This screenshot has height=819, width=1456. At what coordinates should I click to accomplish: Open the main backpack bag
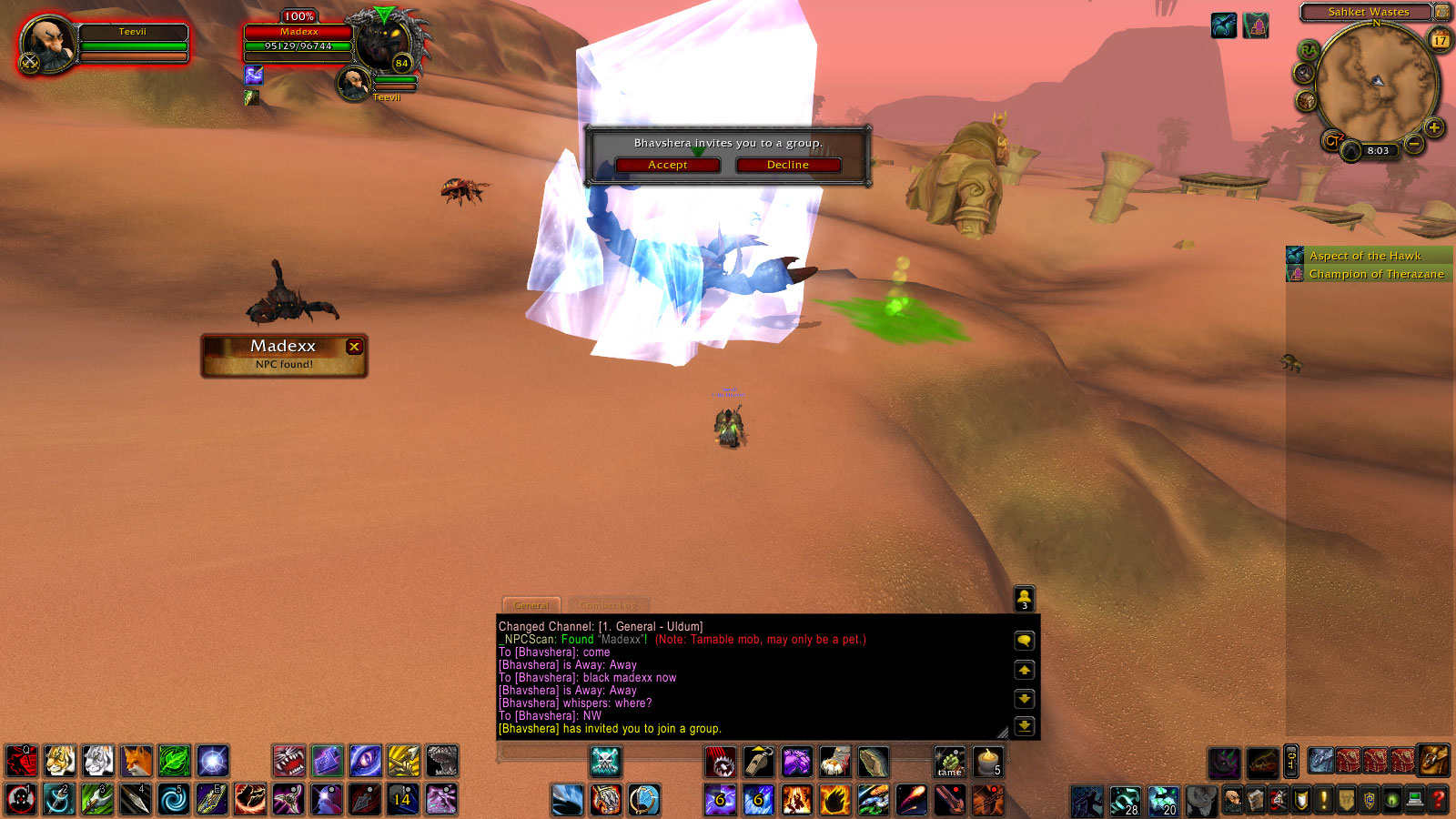[x=1433, y=760]
